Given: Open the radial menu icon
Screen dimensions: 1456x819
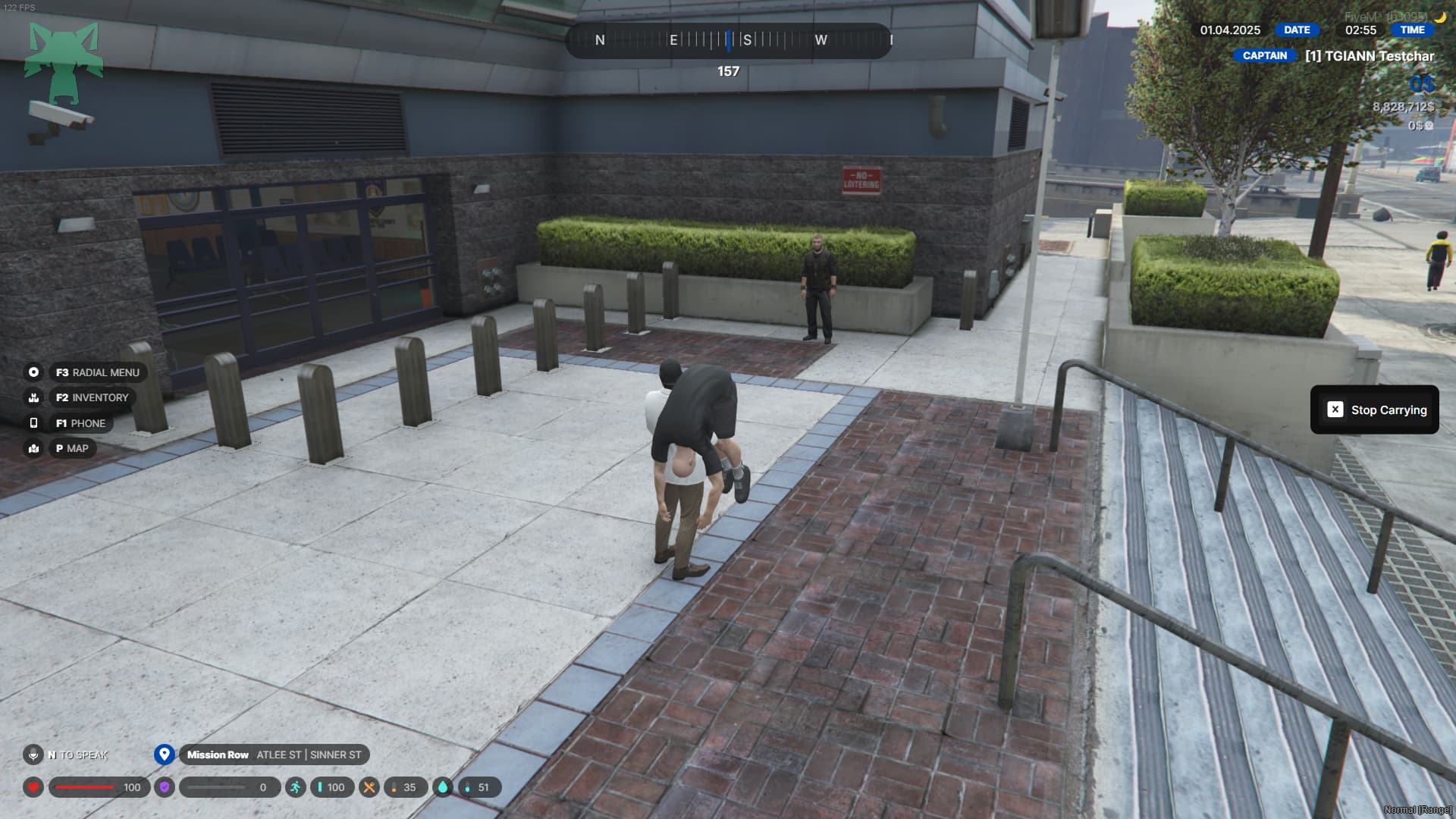Looking at the screenshot, I should 33,372.
